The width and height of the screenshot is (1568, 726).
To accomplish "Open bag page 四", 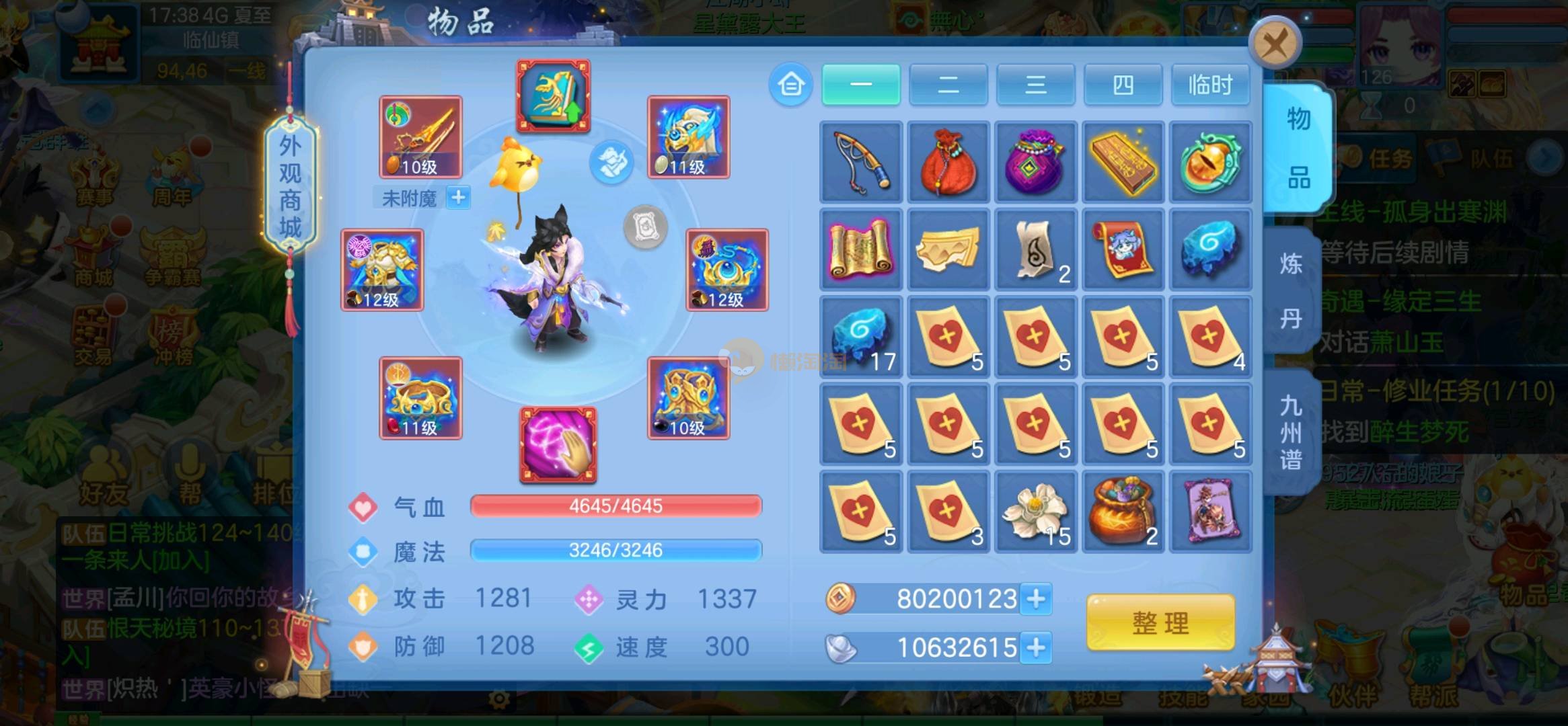I will point(1123,85).
